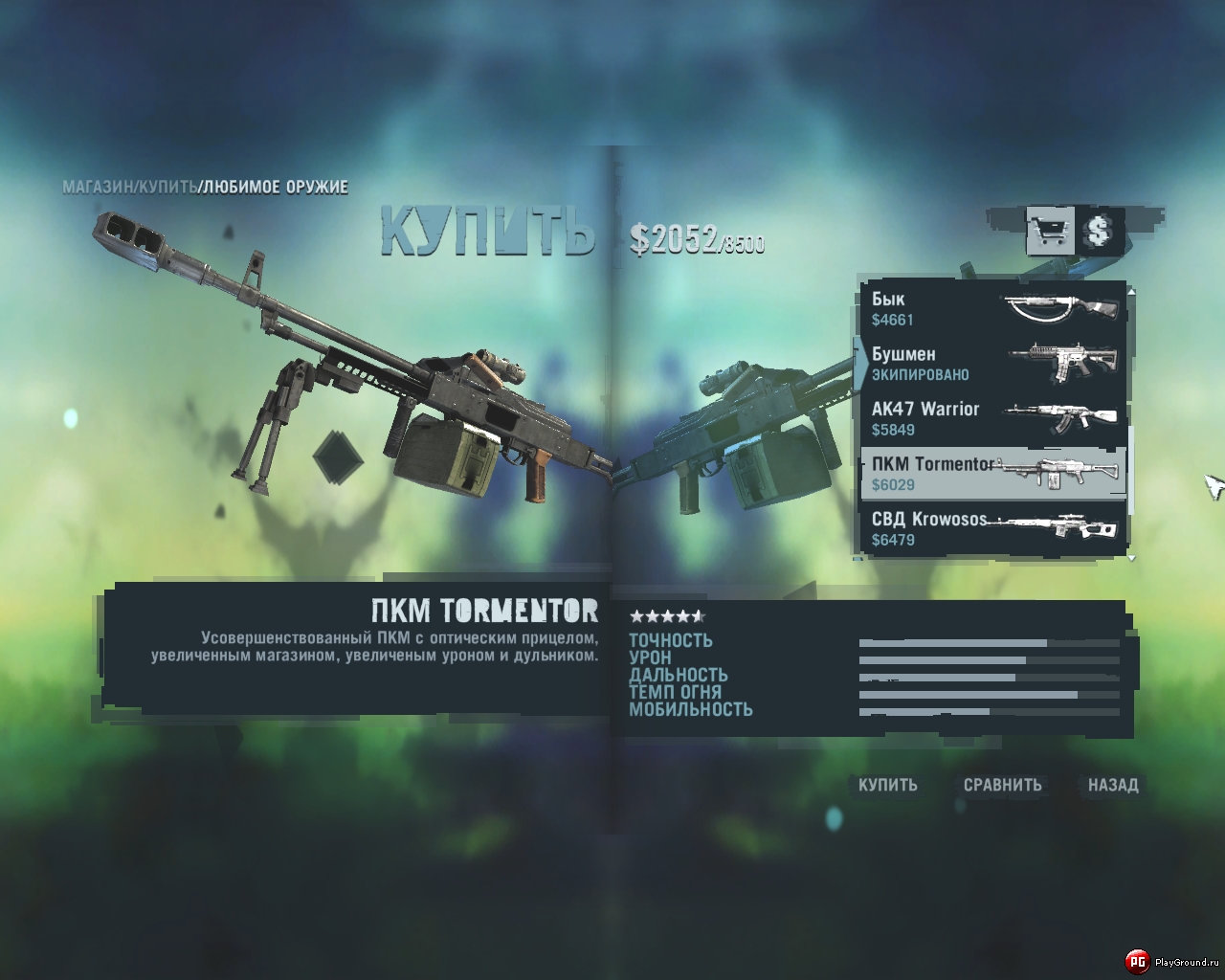Return to the Купить breadcrumb level
The height and width of the screenshot is (980, 1225).
click(x=168, y=187)
